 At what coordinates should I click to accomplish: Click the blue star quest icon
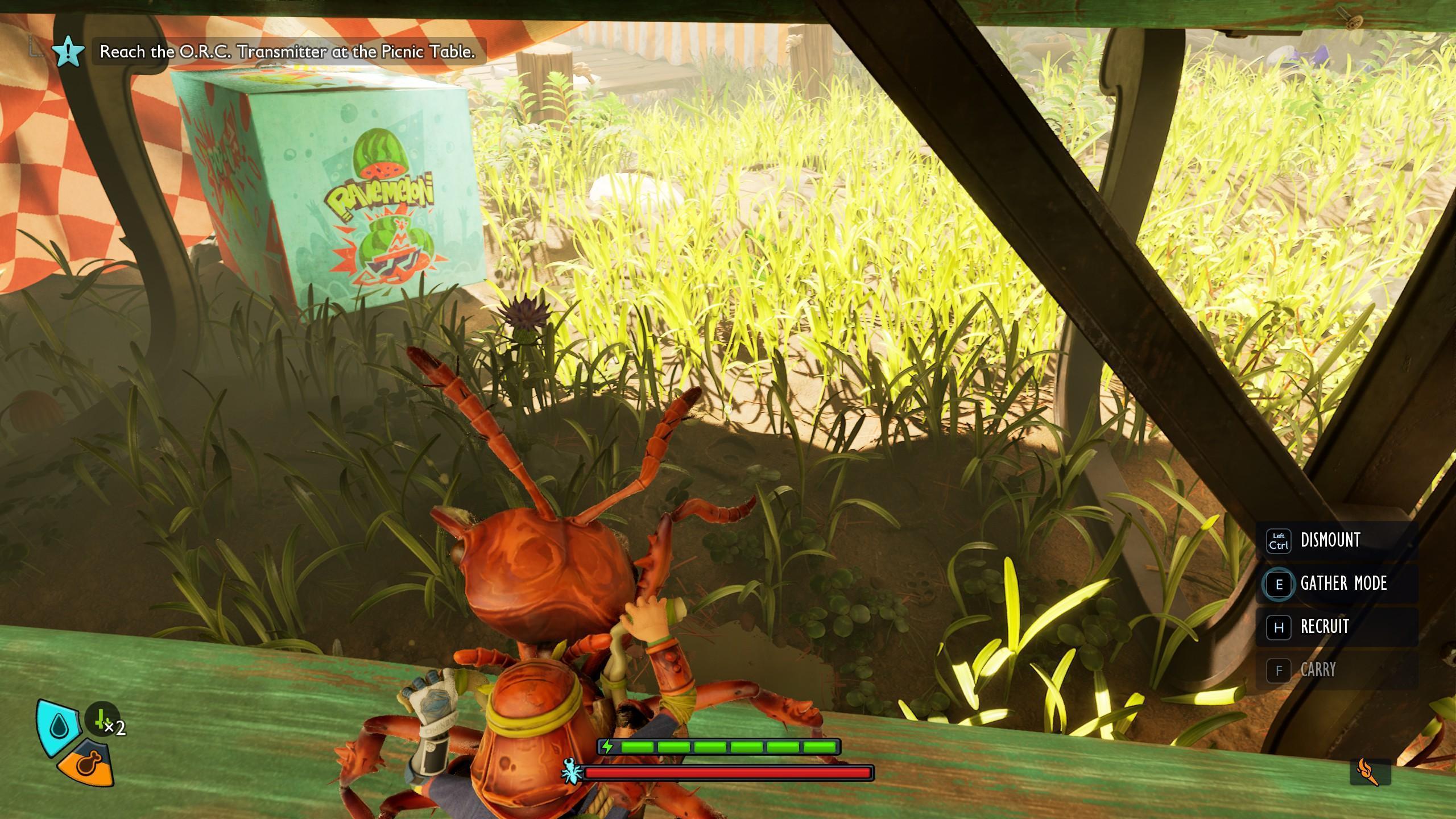tap(68, 51)
